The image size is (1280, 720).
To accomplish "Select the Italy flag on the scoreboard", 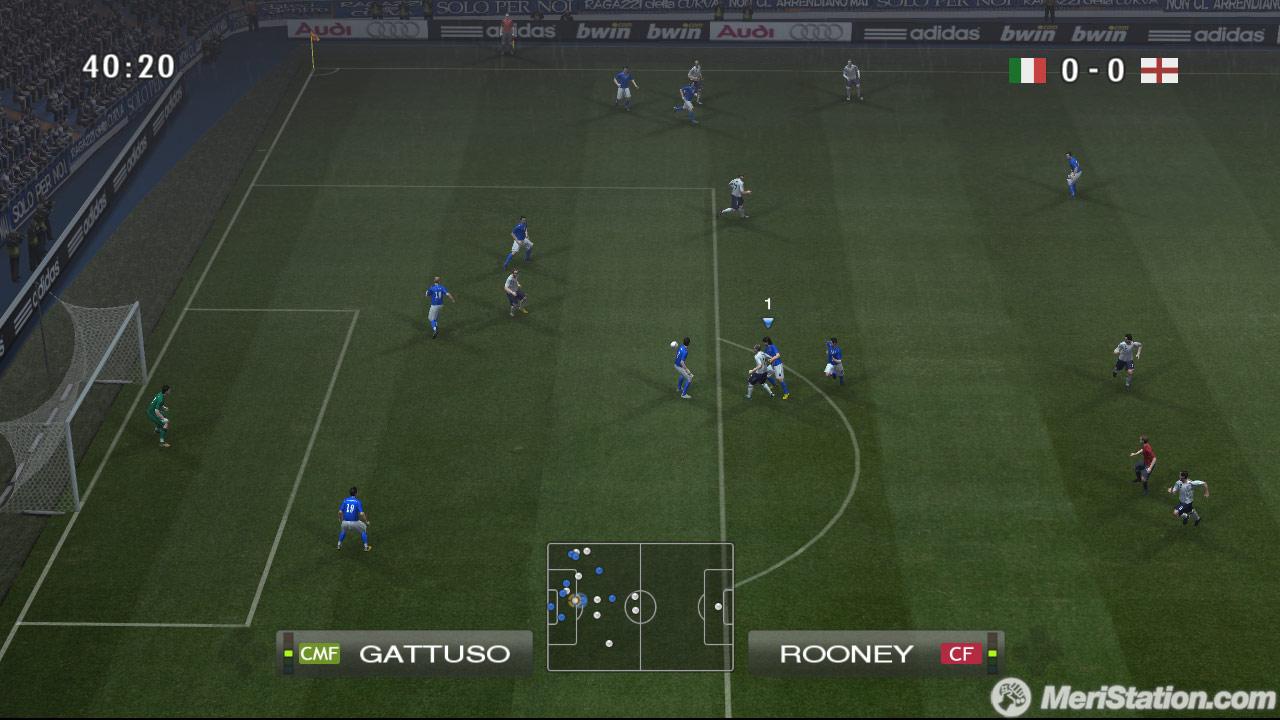I will point(1030,70).
